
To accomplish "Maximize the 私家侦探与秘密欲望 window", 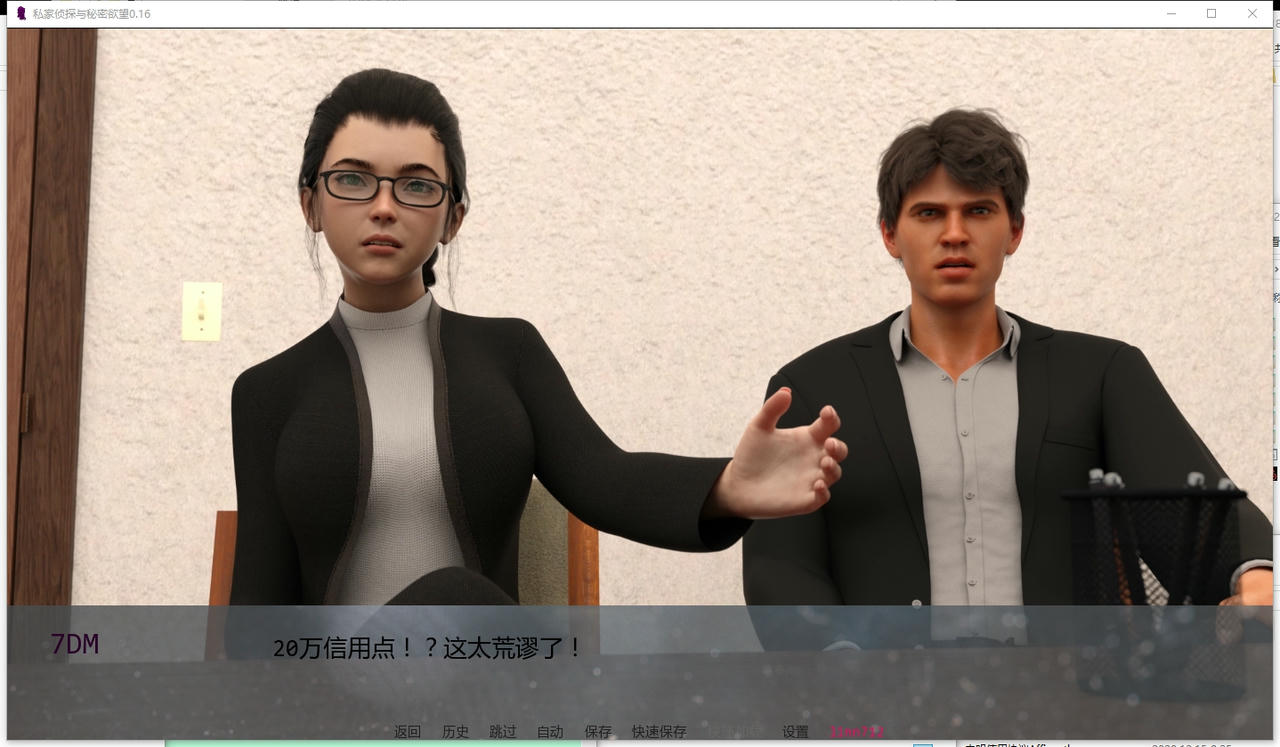I will coord(1211,14).
